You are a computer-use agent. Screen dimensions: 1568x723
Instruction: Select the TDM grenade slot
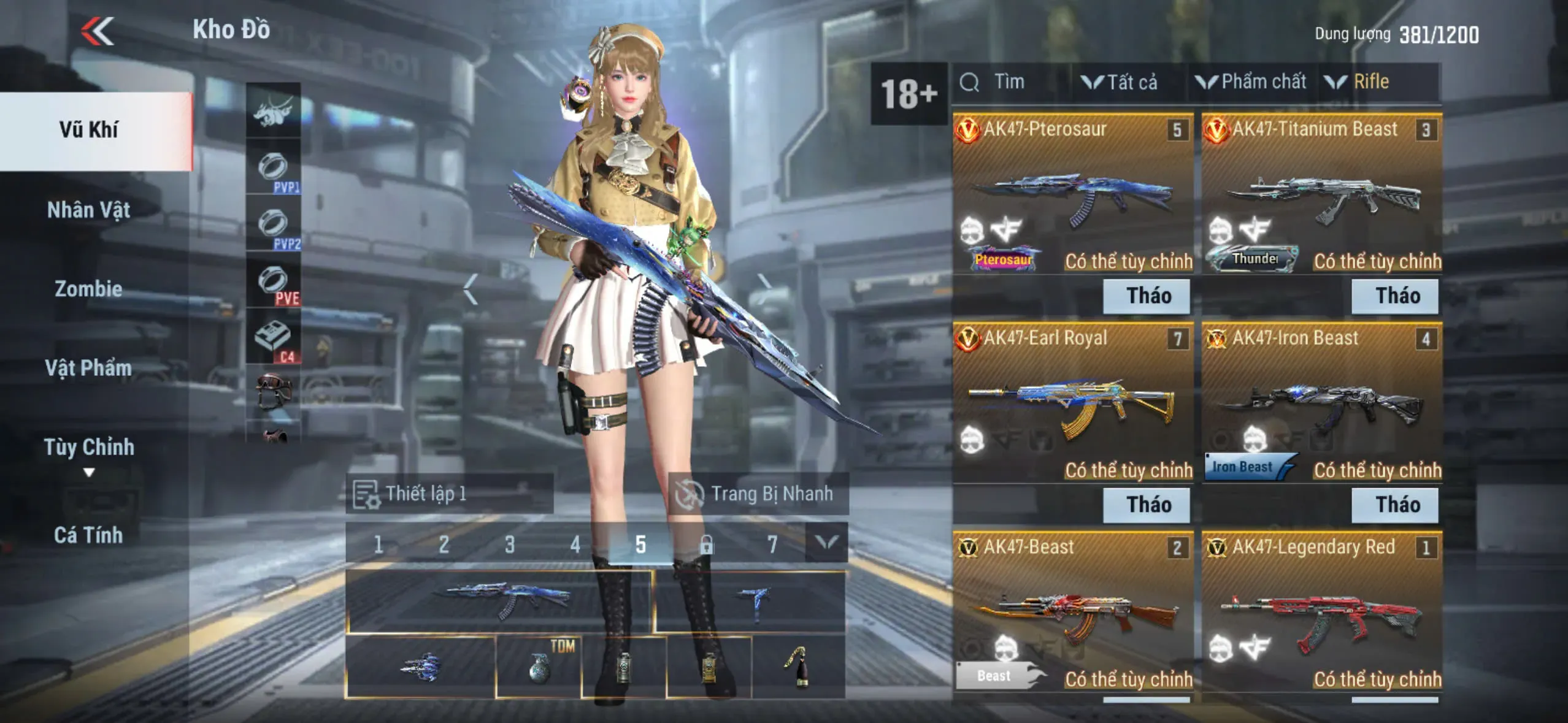pos(539,667)
